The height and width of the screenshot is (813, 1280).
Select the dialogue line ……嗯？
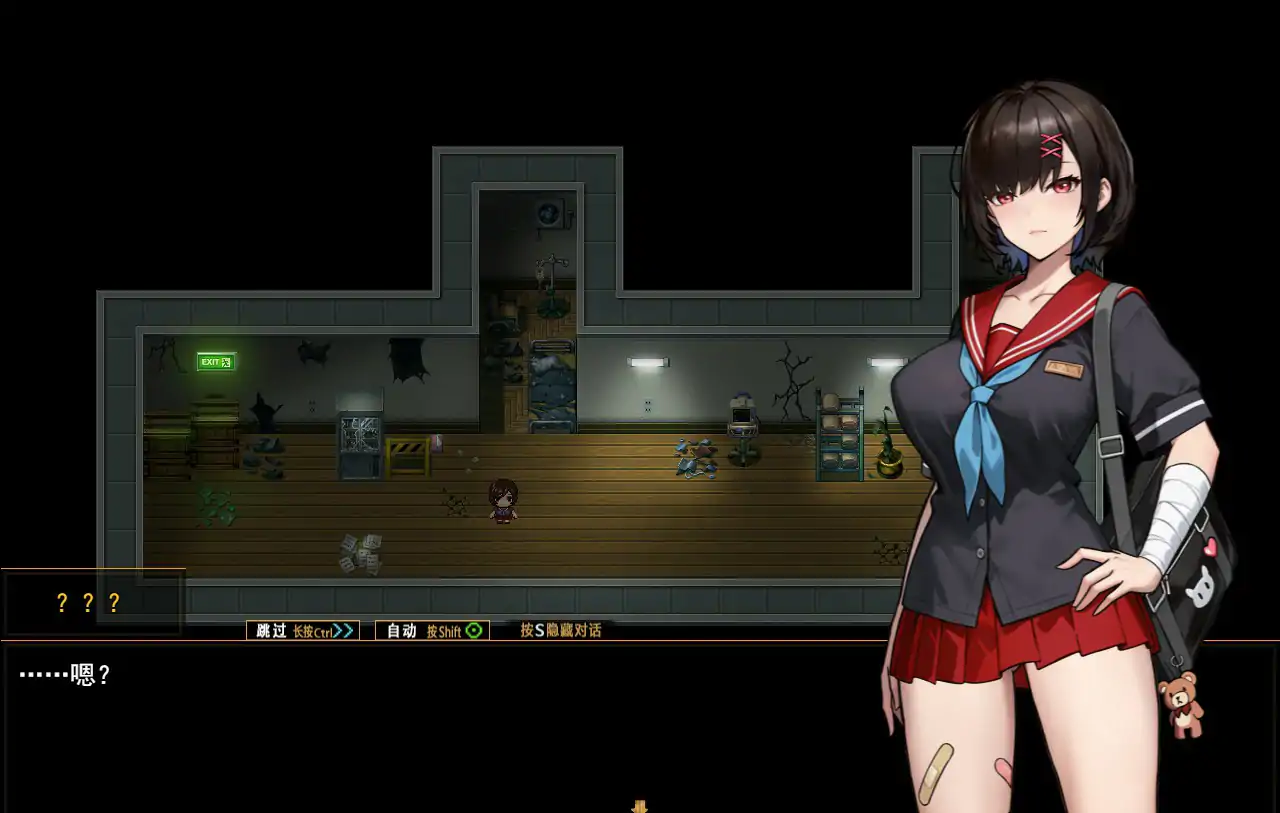point(60,674)
